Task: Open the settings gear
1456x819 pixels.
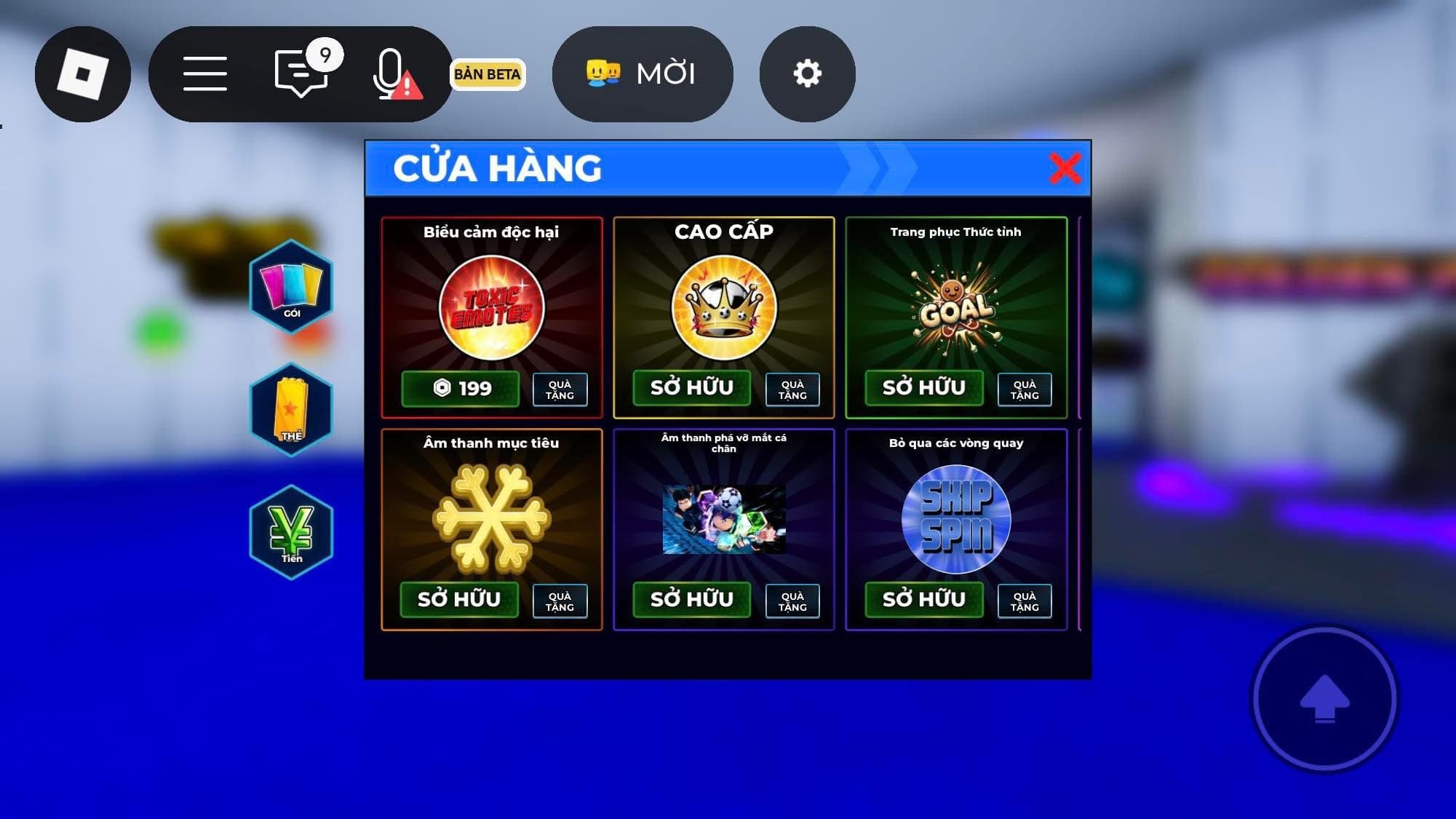Action: point(808,73)
